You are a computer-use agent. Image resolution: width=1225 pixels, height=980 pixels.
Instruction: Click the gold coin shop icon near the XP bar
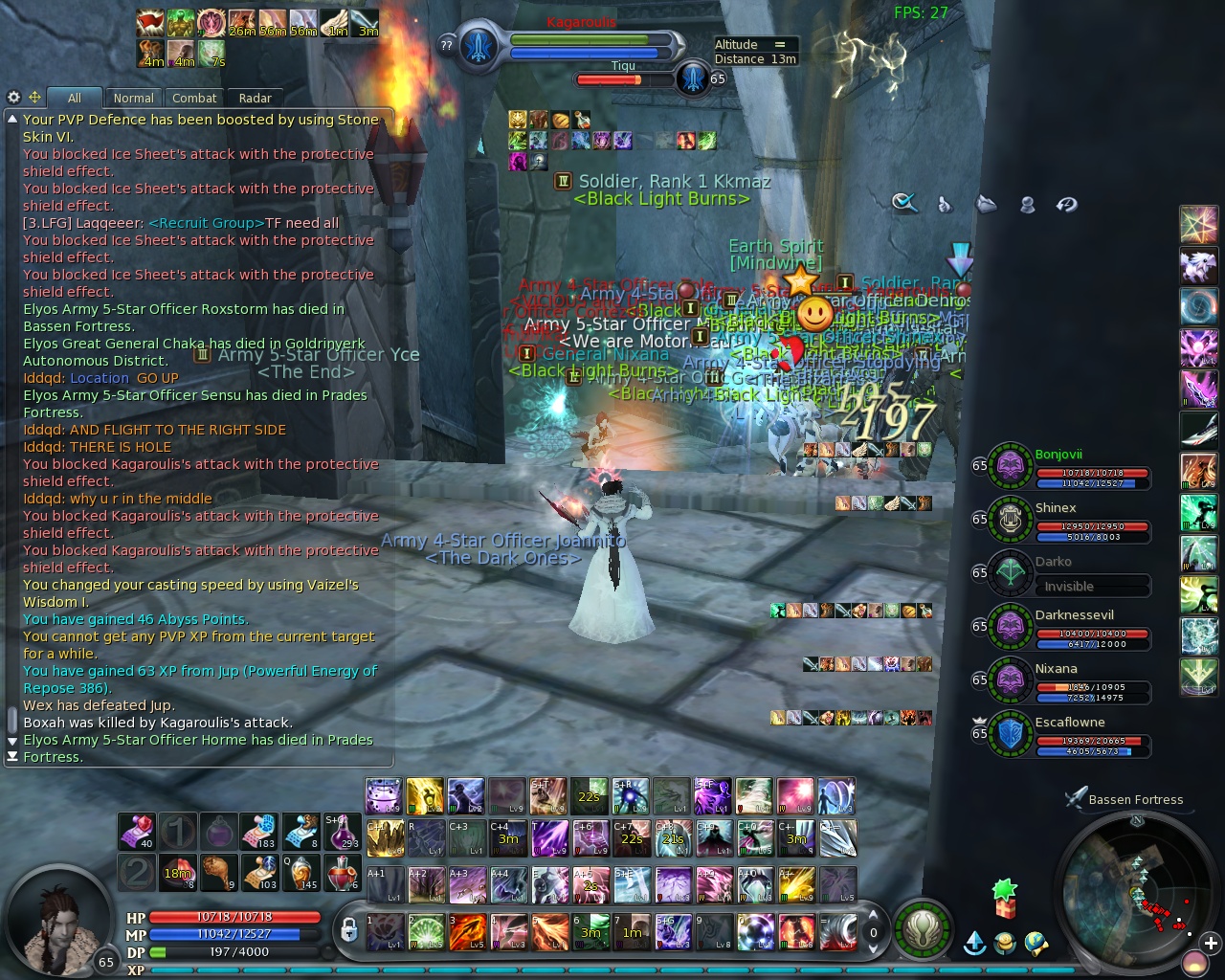(1004, 943)
